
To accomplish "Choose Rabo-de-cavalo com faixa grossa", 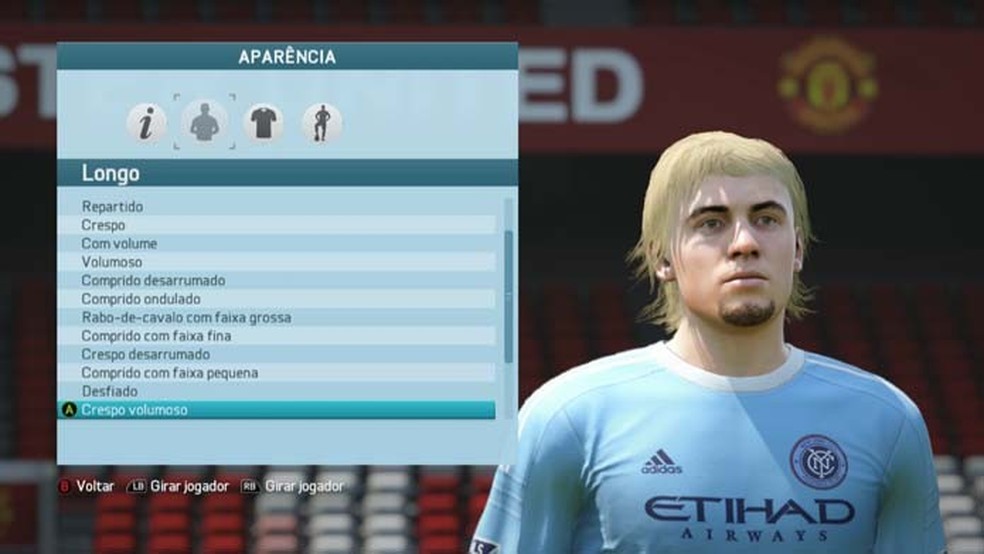I will tap(186, 317).
